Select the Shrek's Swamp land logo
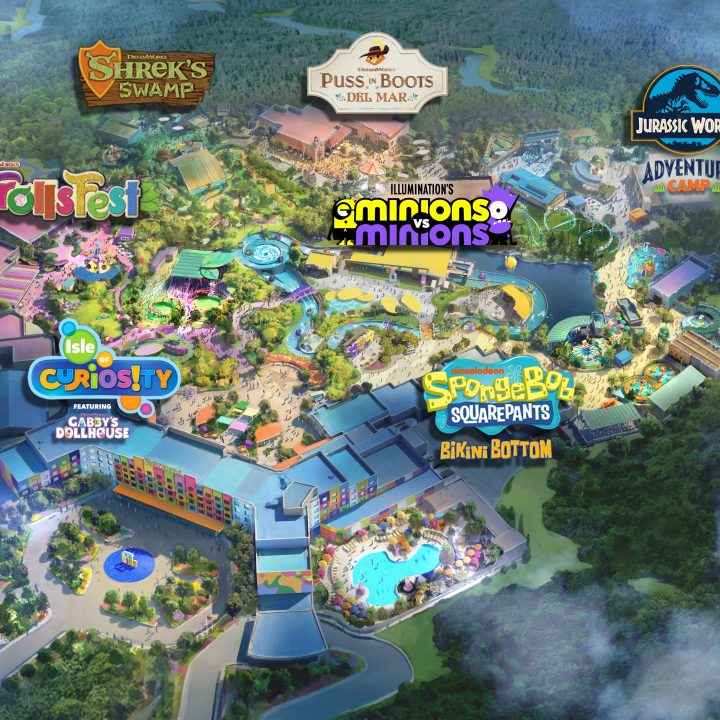This screenshot has width=720, height=720. click(146, 72)
